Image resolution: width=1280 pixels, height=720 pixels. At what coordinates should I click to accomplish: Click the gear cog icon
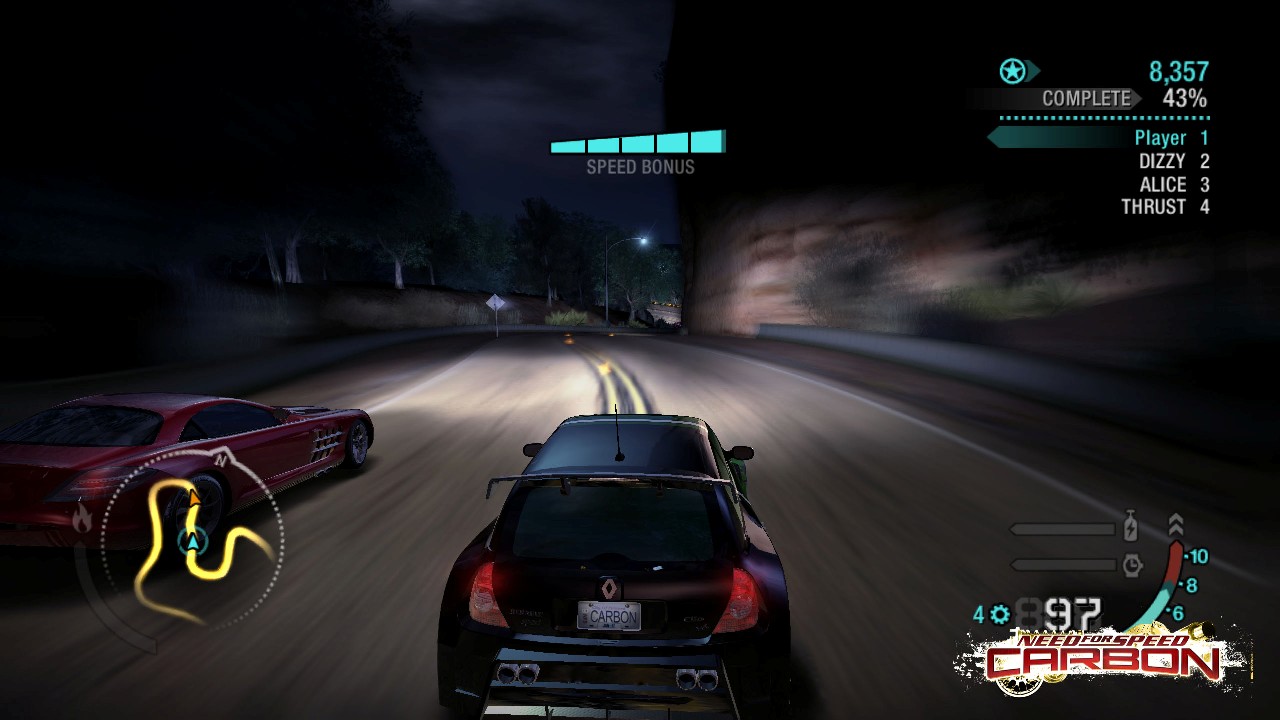click(x=999, y=615)
